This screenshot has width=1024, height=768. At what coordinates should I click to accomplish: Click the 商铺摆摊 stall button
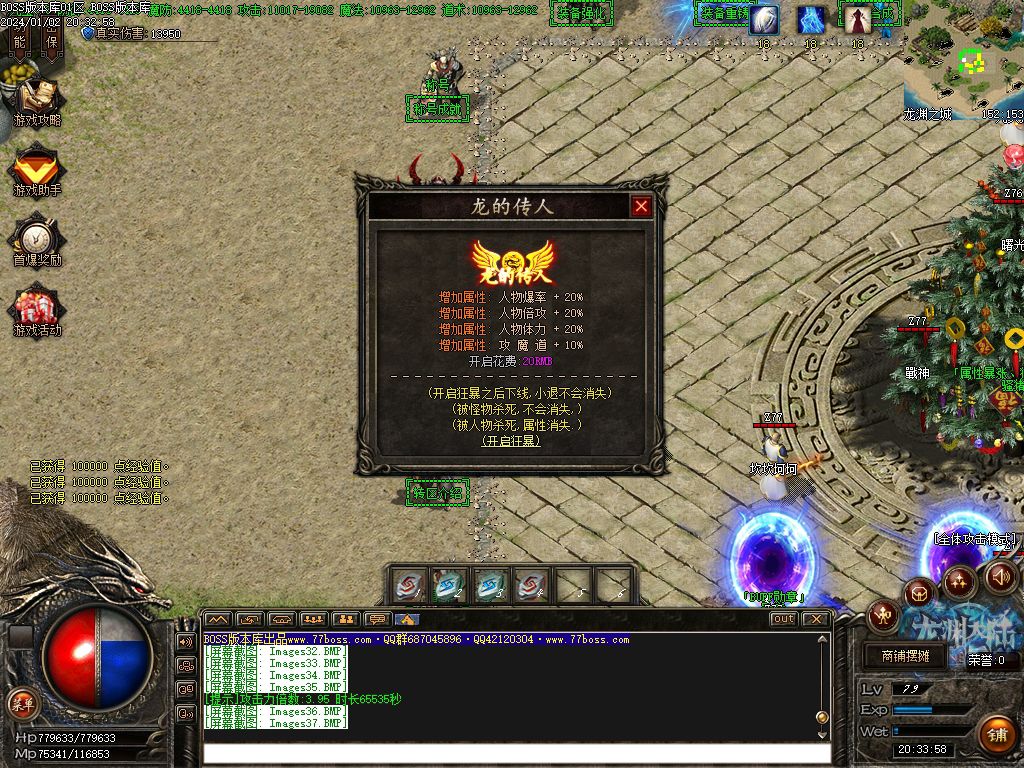[906, 656]
